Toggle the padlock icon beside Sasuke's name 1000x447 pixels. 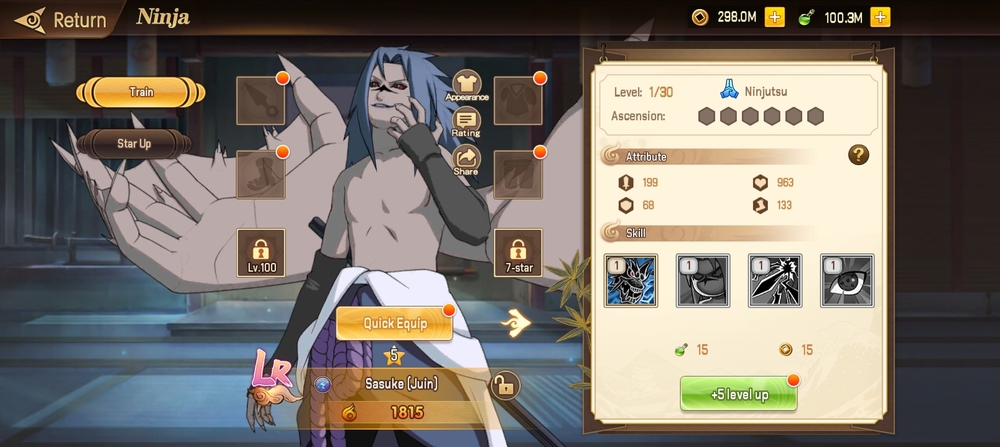pos(505,384)
